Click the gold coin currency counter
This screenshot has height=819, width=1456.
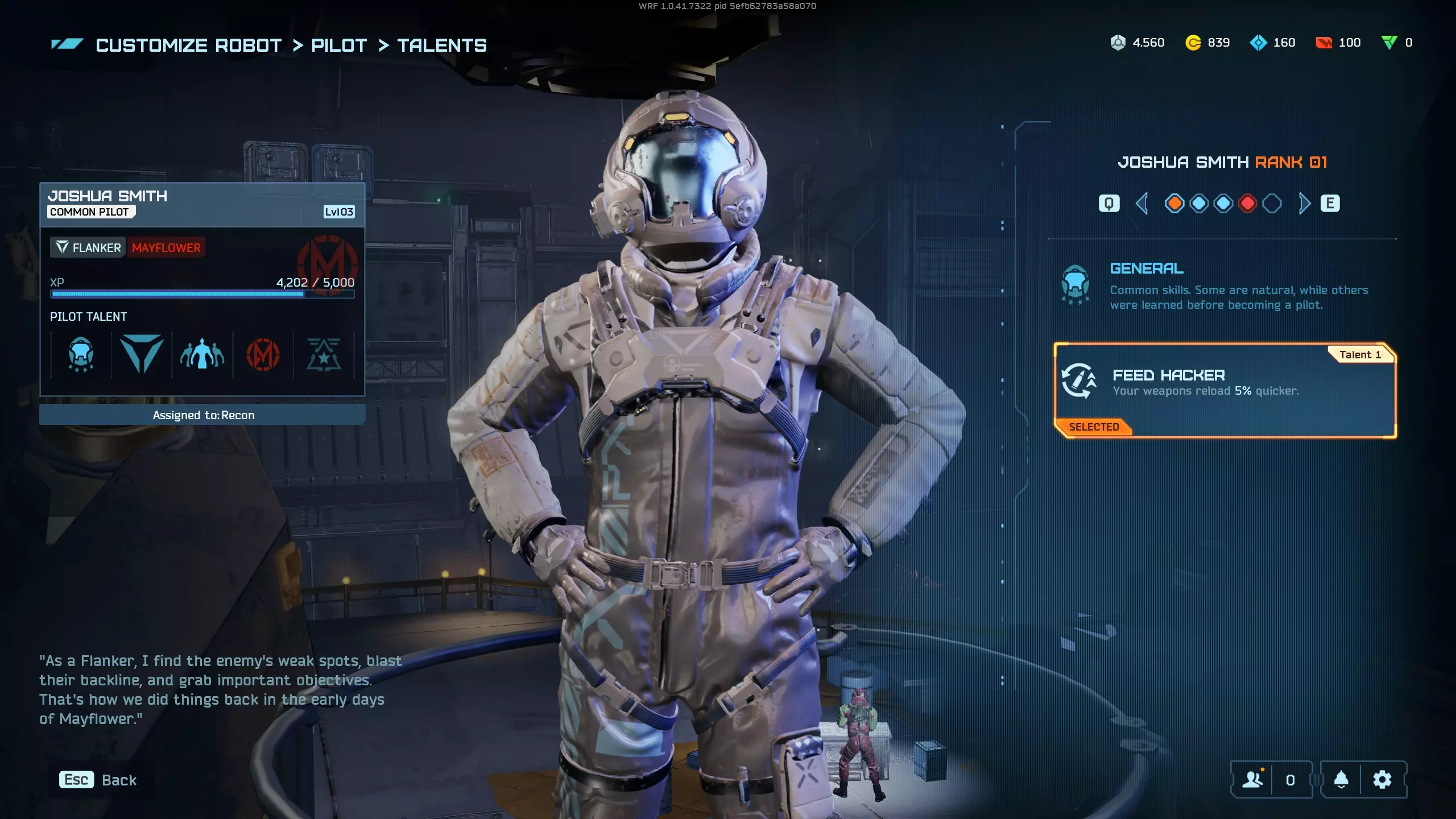pos(1207,43)
